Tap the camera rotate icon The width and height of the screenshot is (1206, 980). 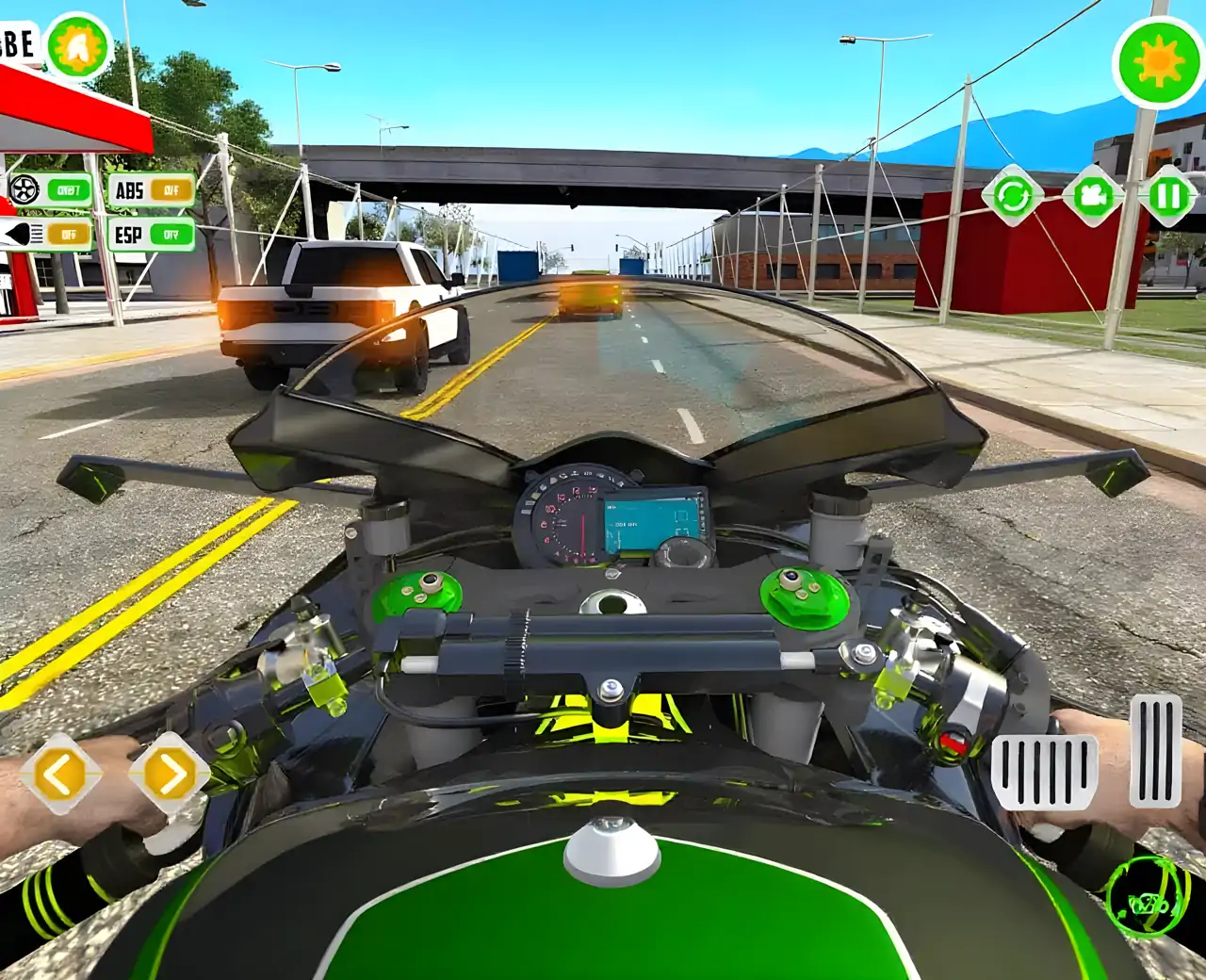coord(1016,195)
